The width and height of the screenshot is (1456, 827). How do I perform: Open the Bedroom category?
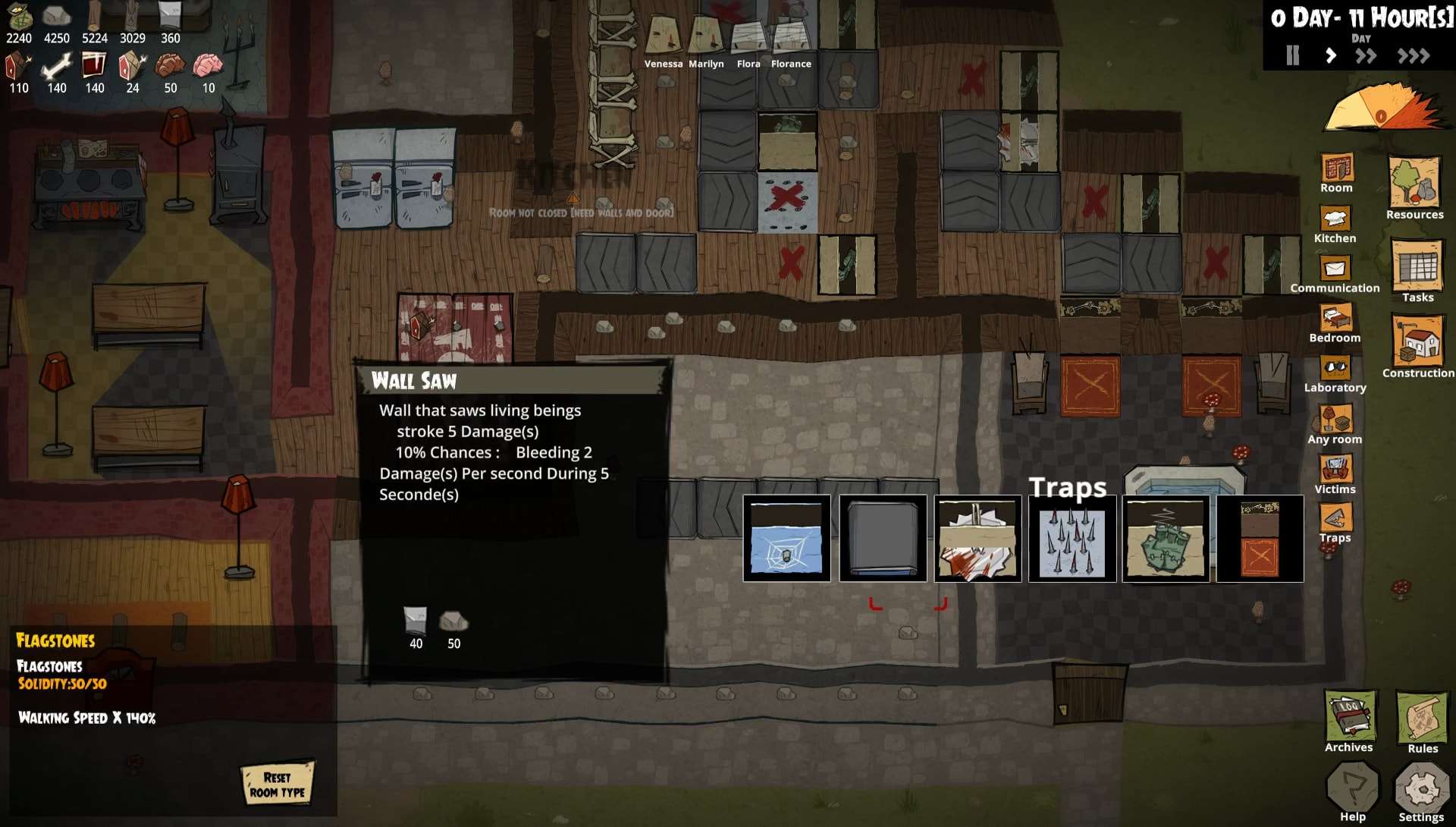1335,323
